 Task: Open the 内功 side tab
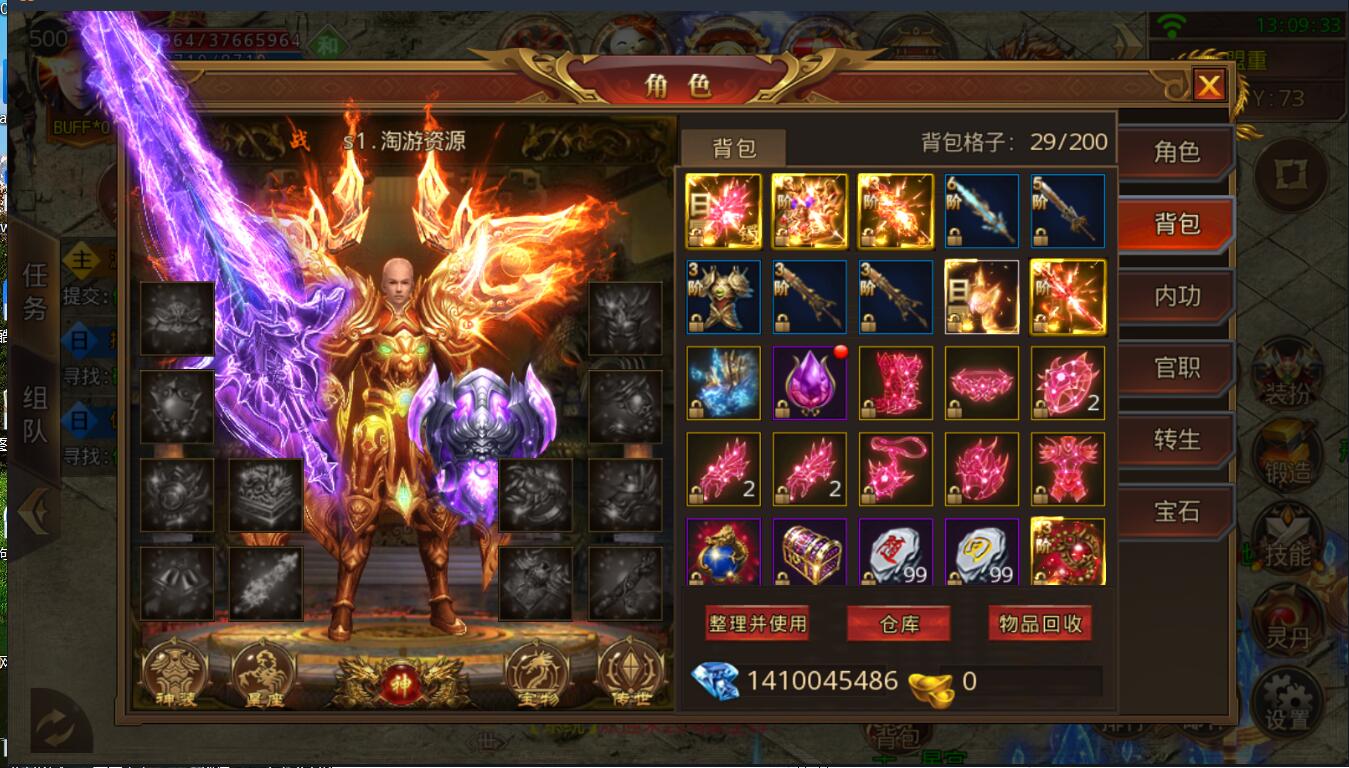click(1176, 296)
